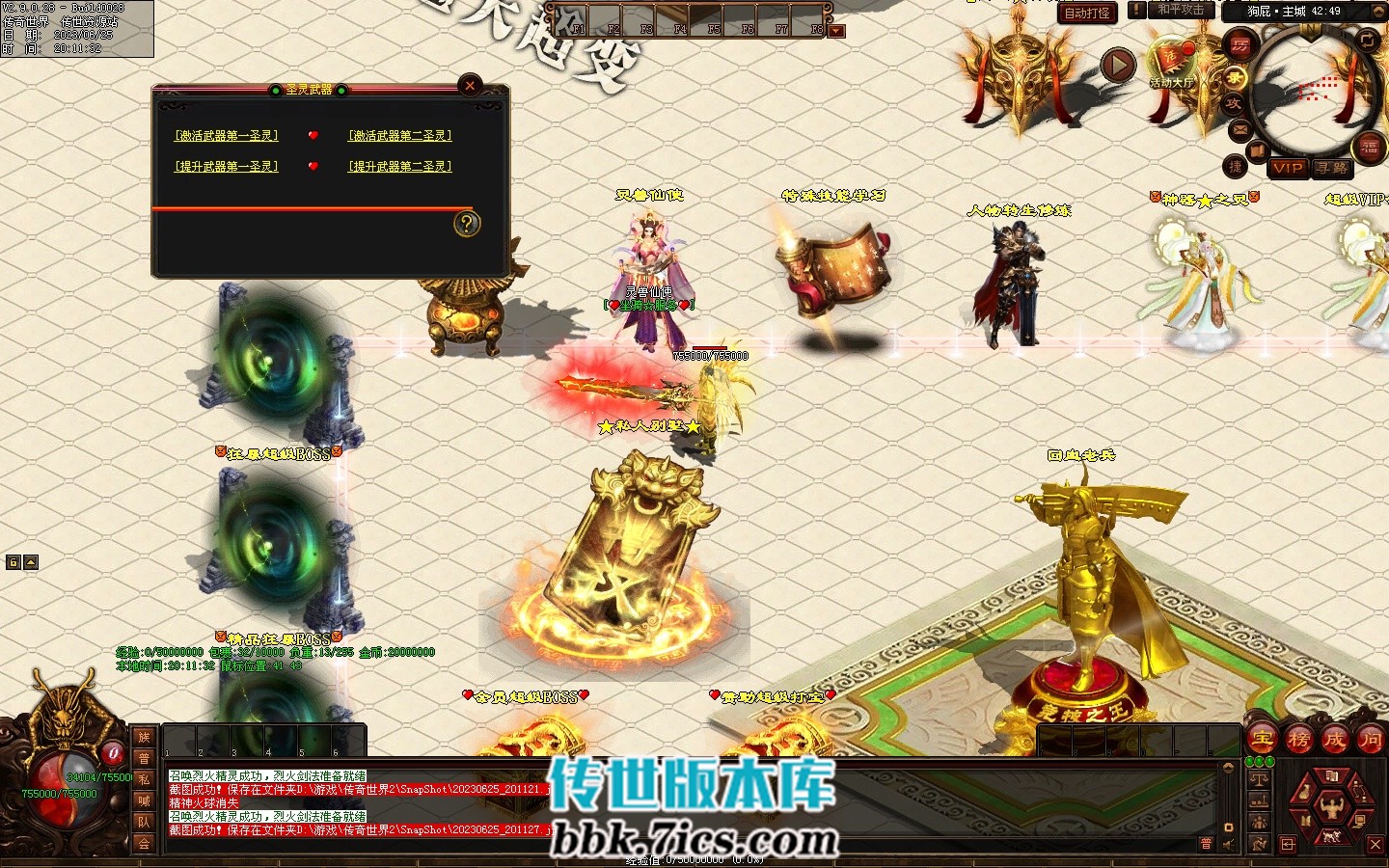Select 提升武器第一圣灵 option
1389x868 pixels.
[227, 167]
